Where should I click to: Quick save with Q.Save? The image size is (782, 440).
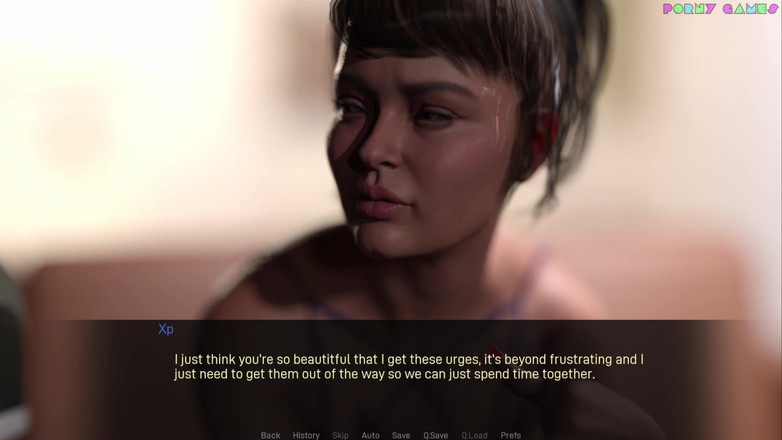tap(435, 435)
